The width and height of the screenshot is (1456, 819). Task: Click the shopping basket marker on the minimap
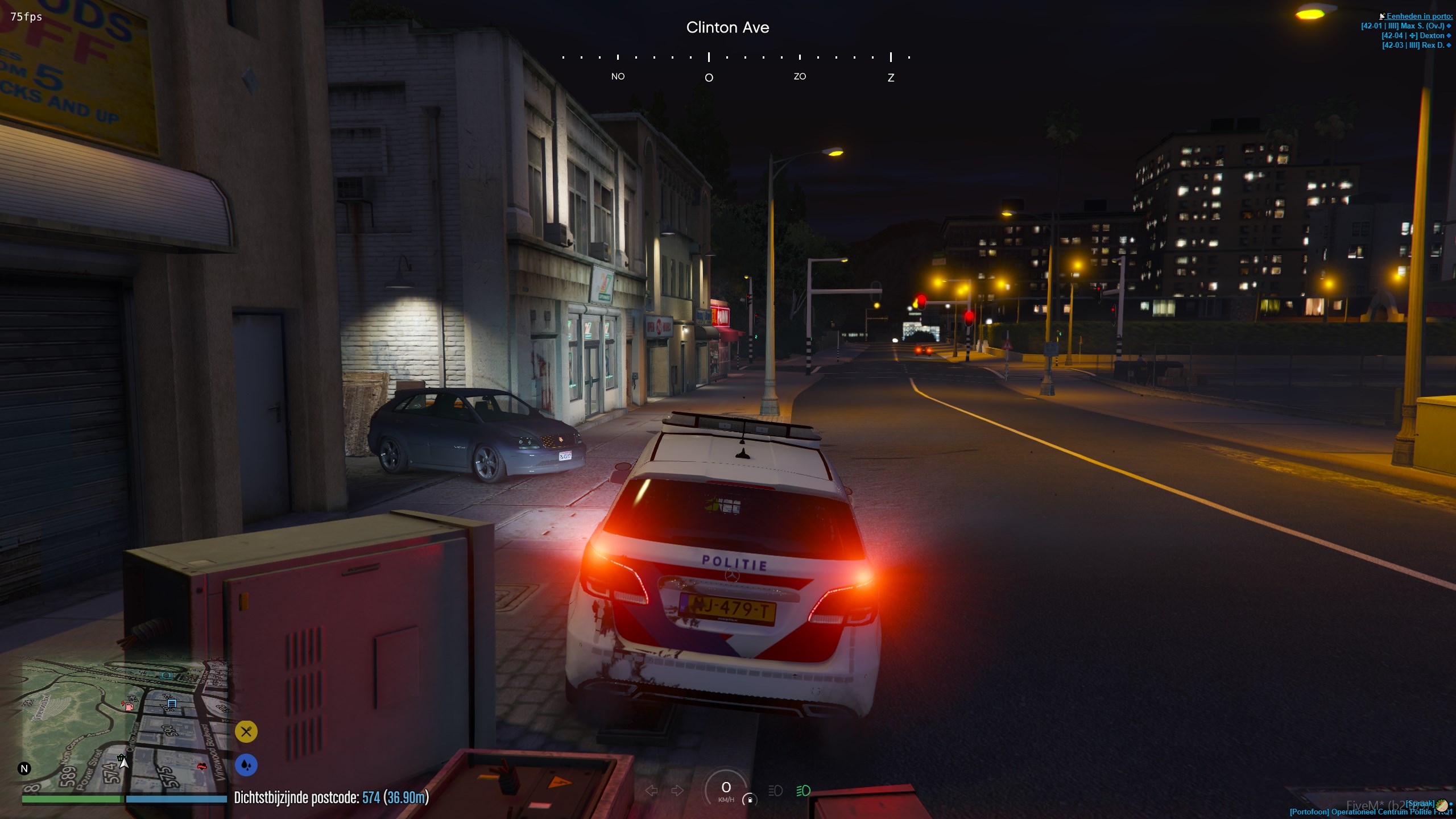(x=121, y=758)
